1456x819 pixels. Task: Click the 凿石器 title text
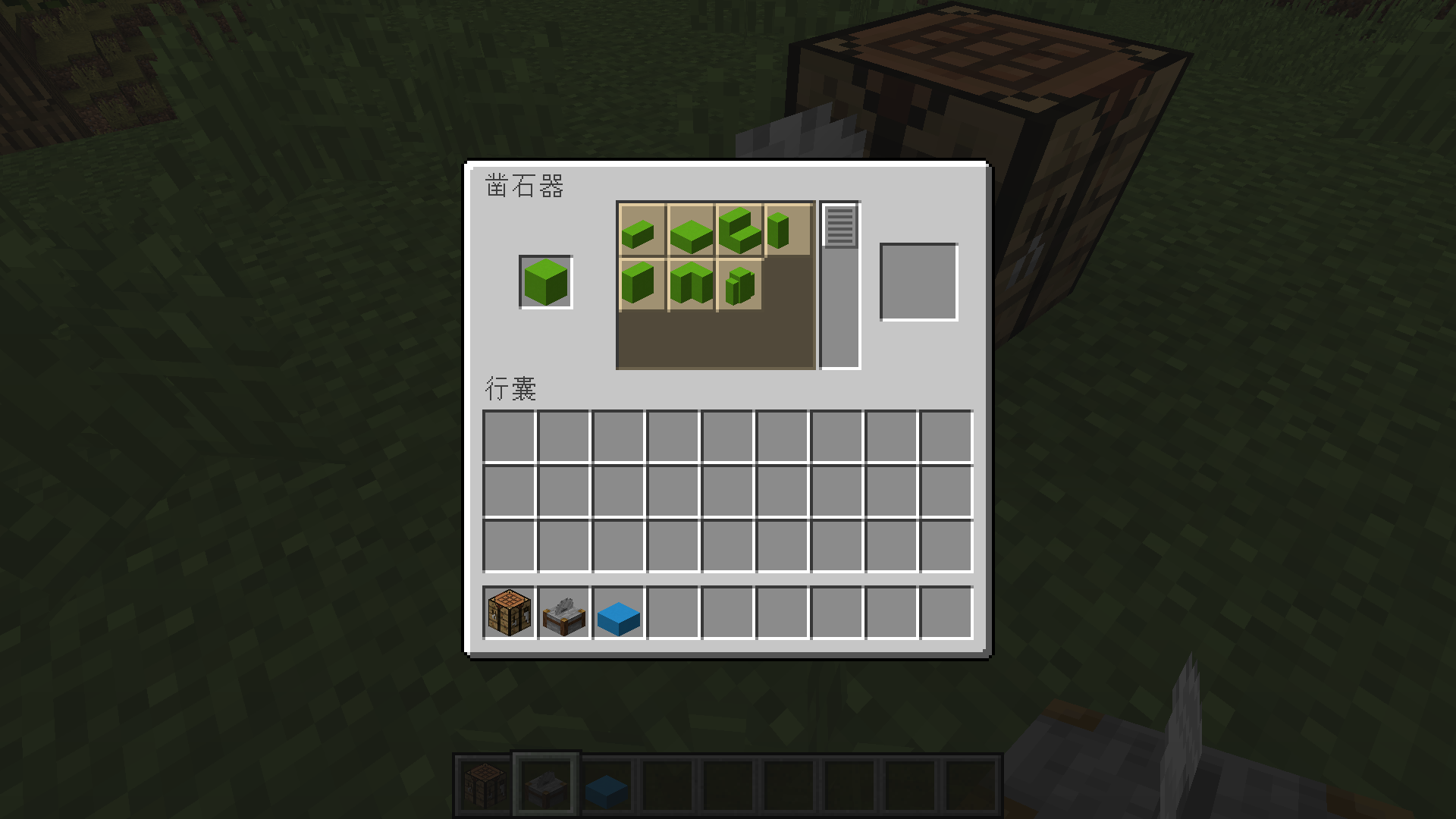click(x=526, y=186)
